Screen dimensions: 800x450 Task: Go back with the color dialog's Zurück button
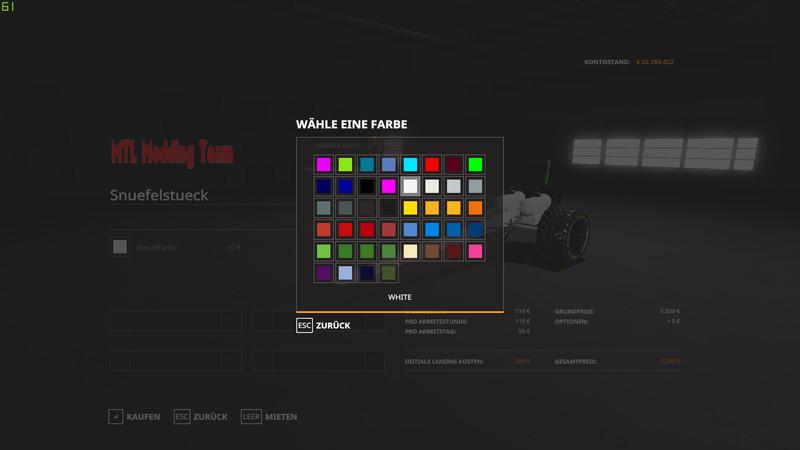coord(323,326)
